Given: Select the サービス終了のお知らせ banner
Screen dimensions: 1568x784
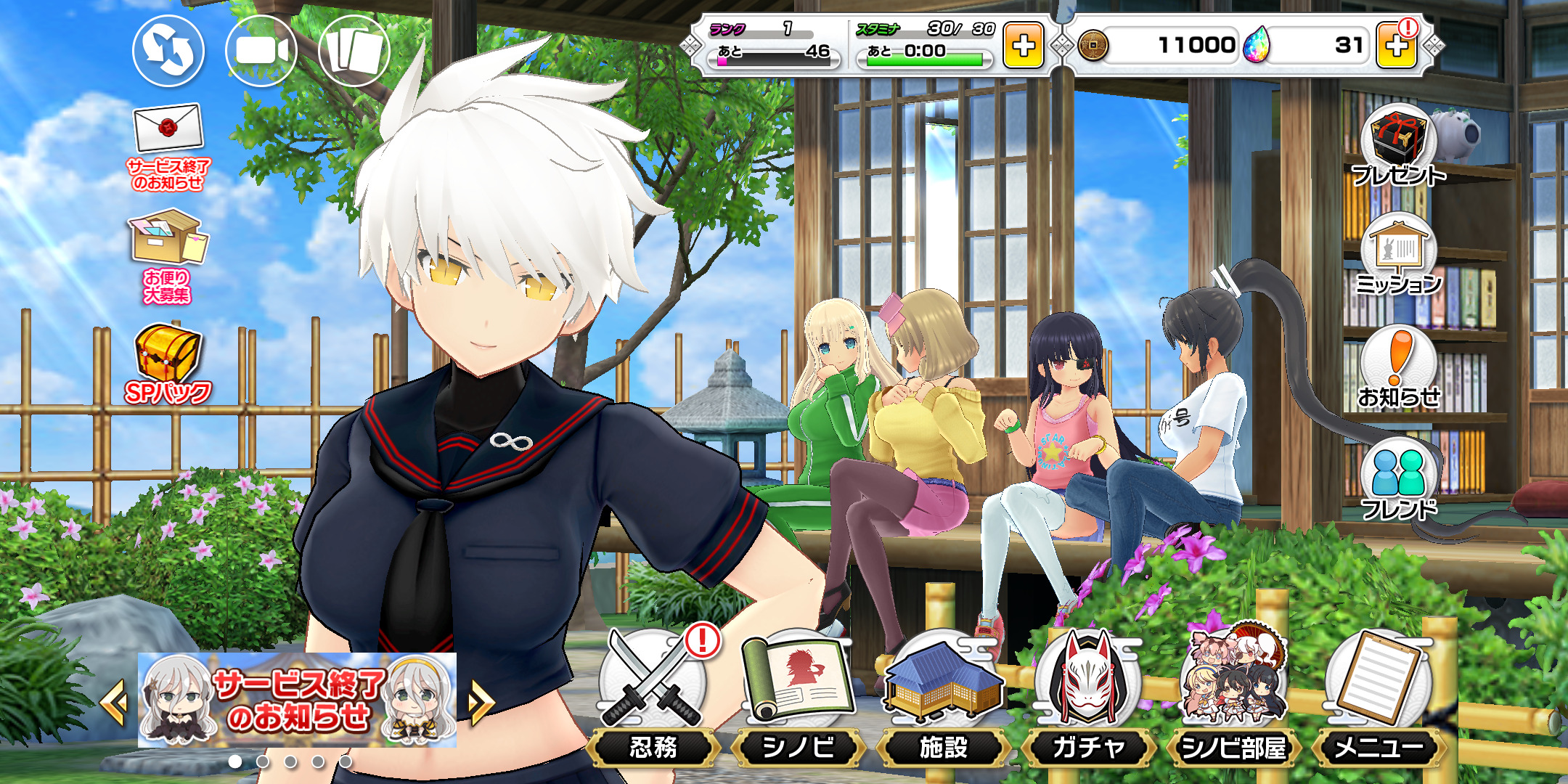Looking at the screenshot, I should coord(297,701).
